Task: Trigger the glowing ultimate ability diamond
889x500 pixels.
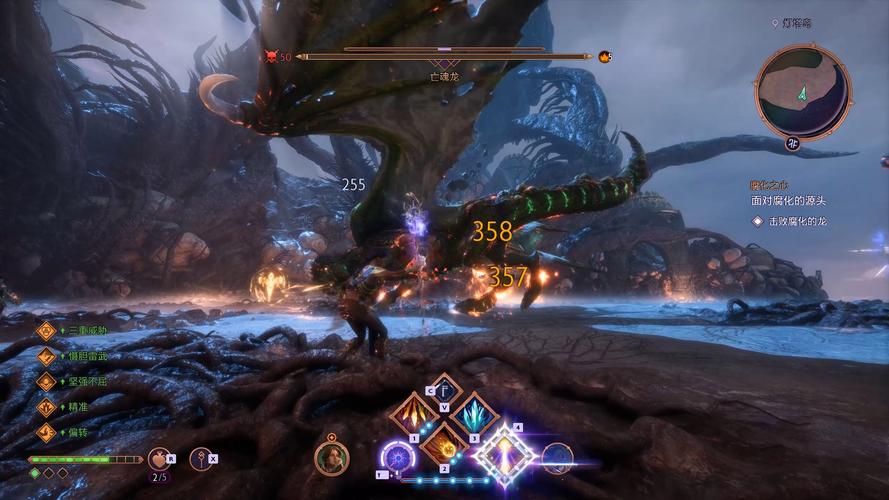Action: point(503,454)
